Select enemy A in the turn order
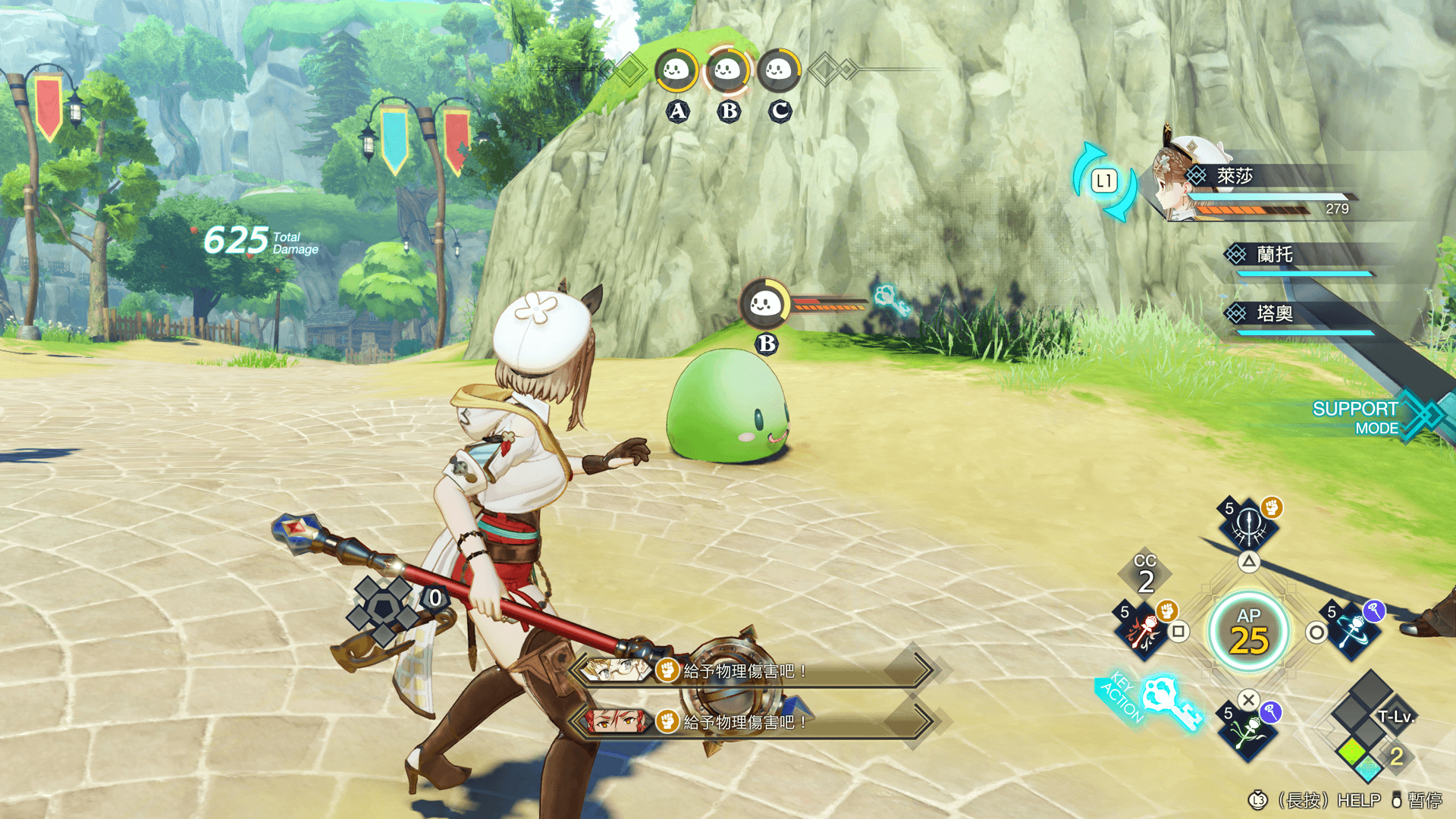The height and width of the screenshot is (819, 1456). point(676,71)
